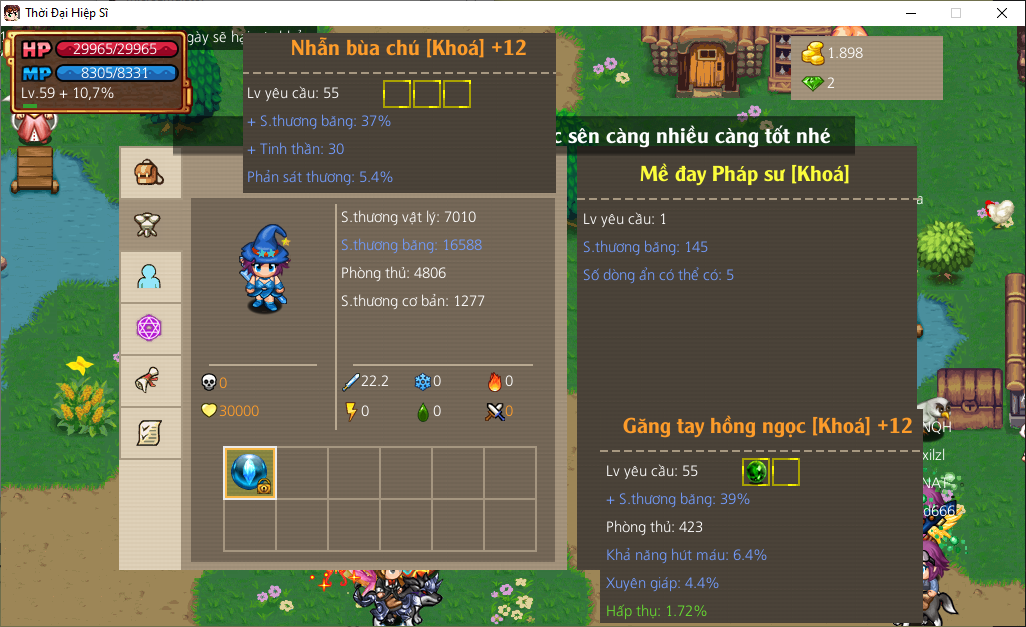This screenshot has width=1026, height=627.
Task: Click the gold coins currency icon
Action: click(x=814, y=53)
